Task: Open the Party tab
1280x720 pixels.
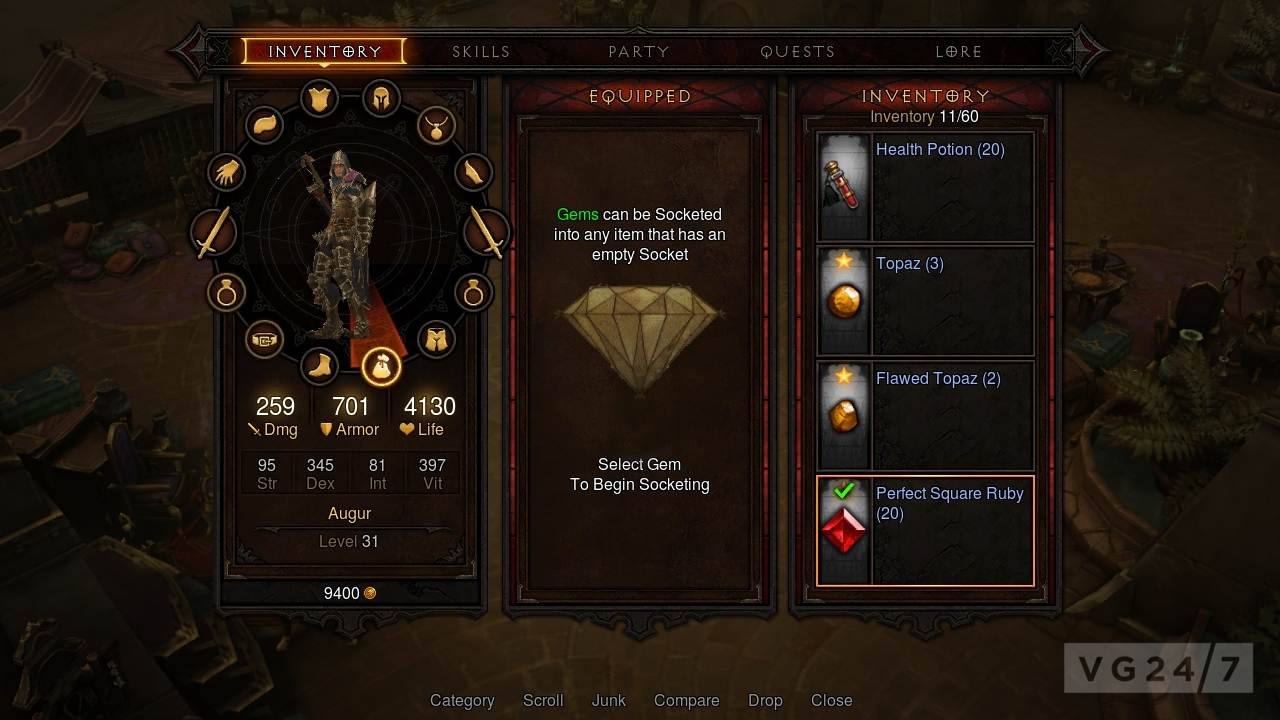Action: click(639, 51)
